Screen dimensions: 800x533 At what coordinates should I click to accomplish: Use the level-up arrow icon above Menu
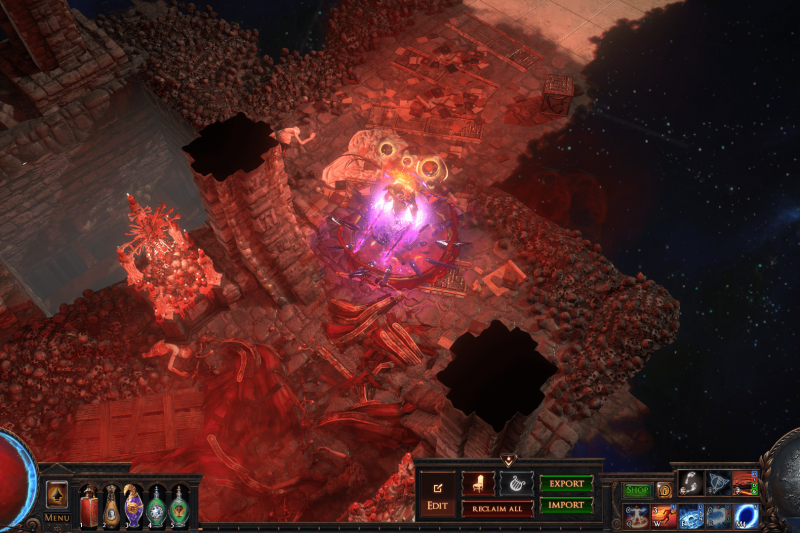point(57,493)
